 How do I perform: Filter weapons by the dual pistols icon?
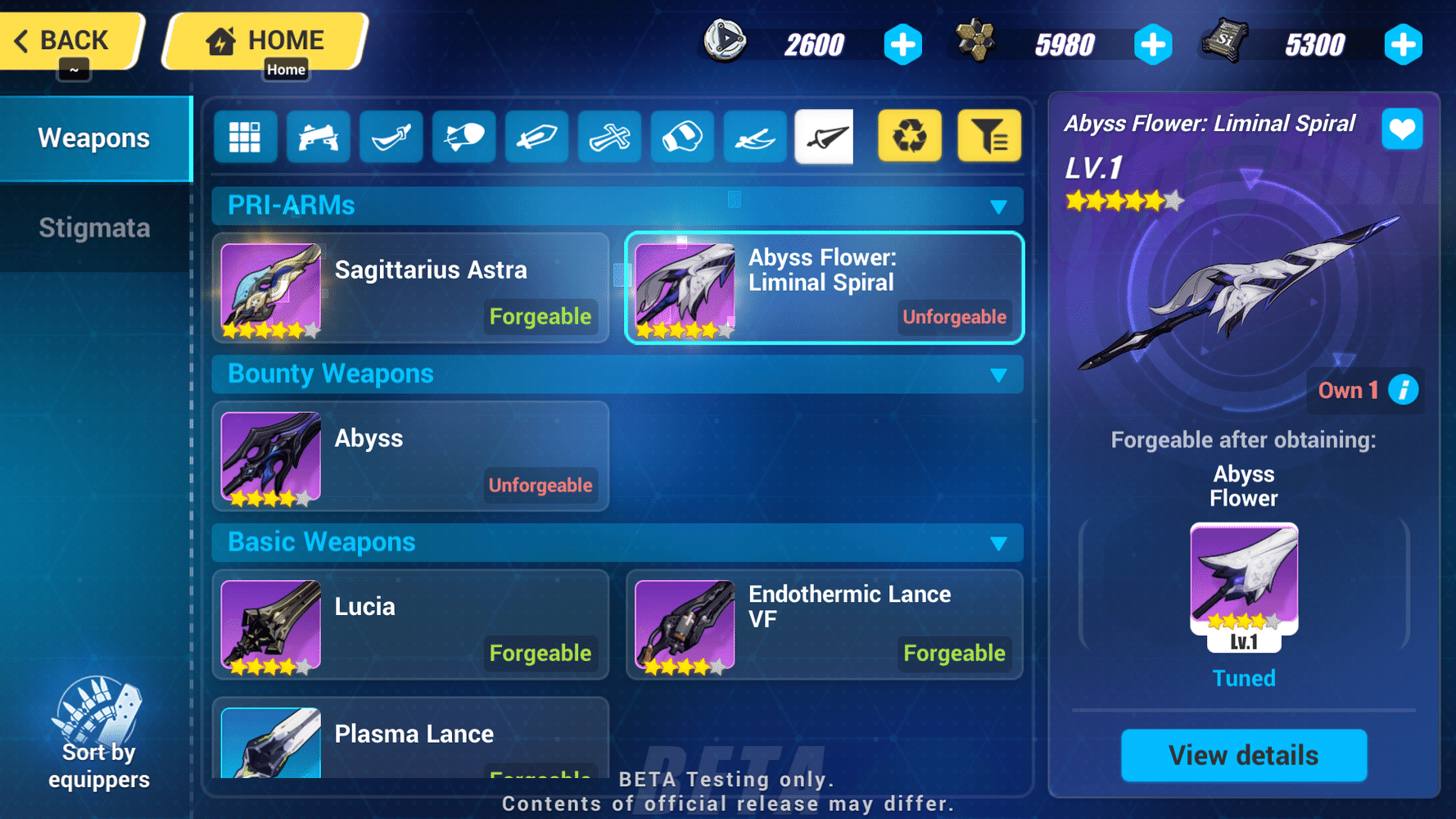pos(318,137)
